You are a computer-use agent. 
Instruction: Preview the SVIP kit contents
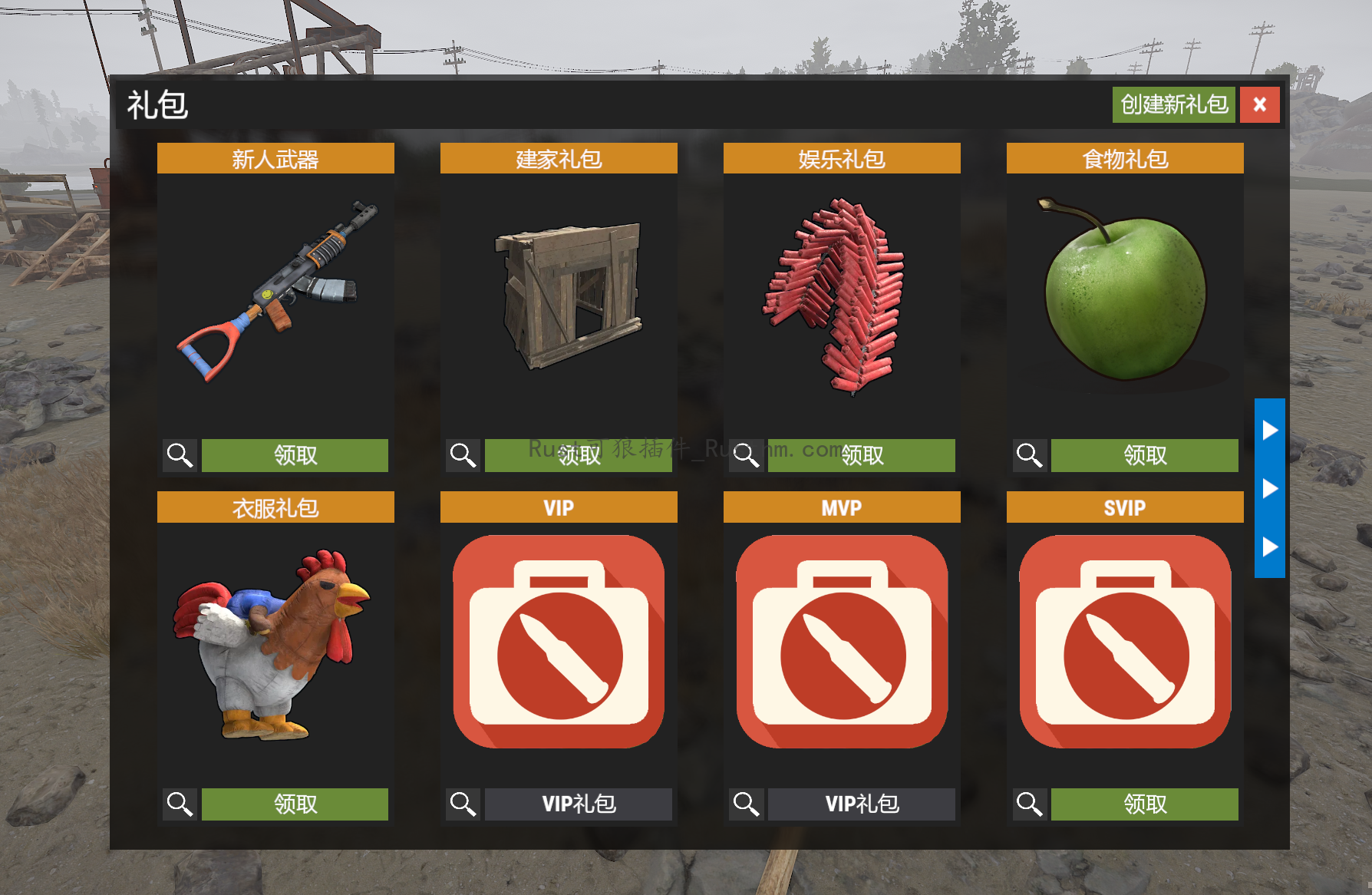click(x=1028, y=804)
